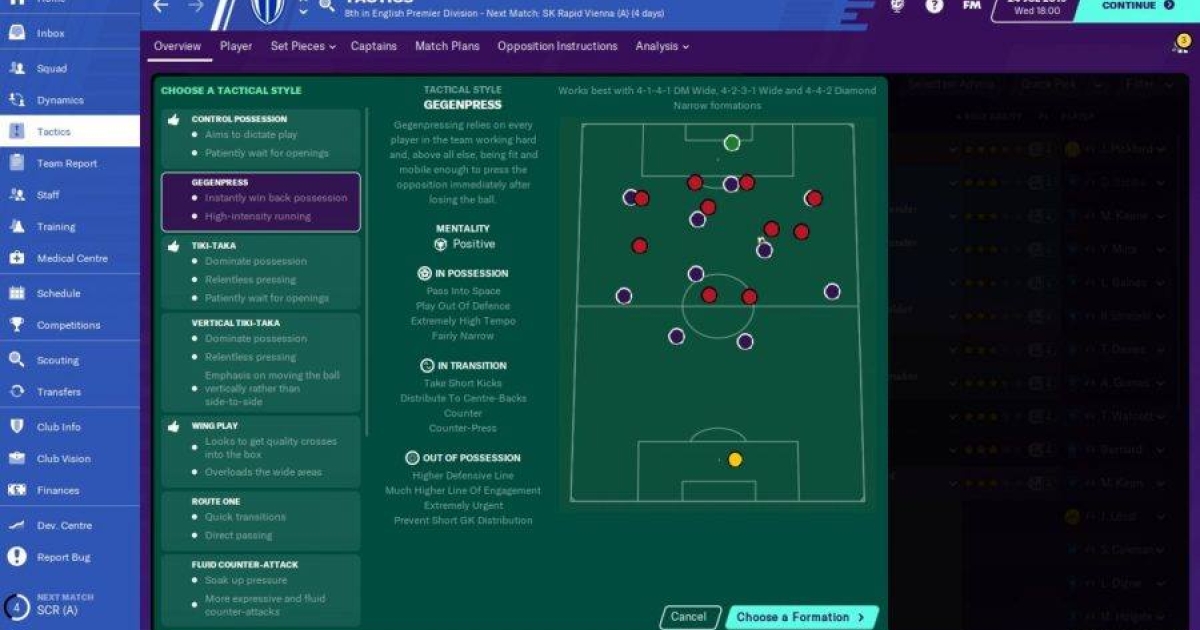
Task: Confirm with Choose a Formation
Action: (801, 617)
